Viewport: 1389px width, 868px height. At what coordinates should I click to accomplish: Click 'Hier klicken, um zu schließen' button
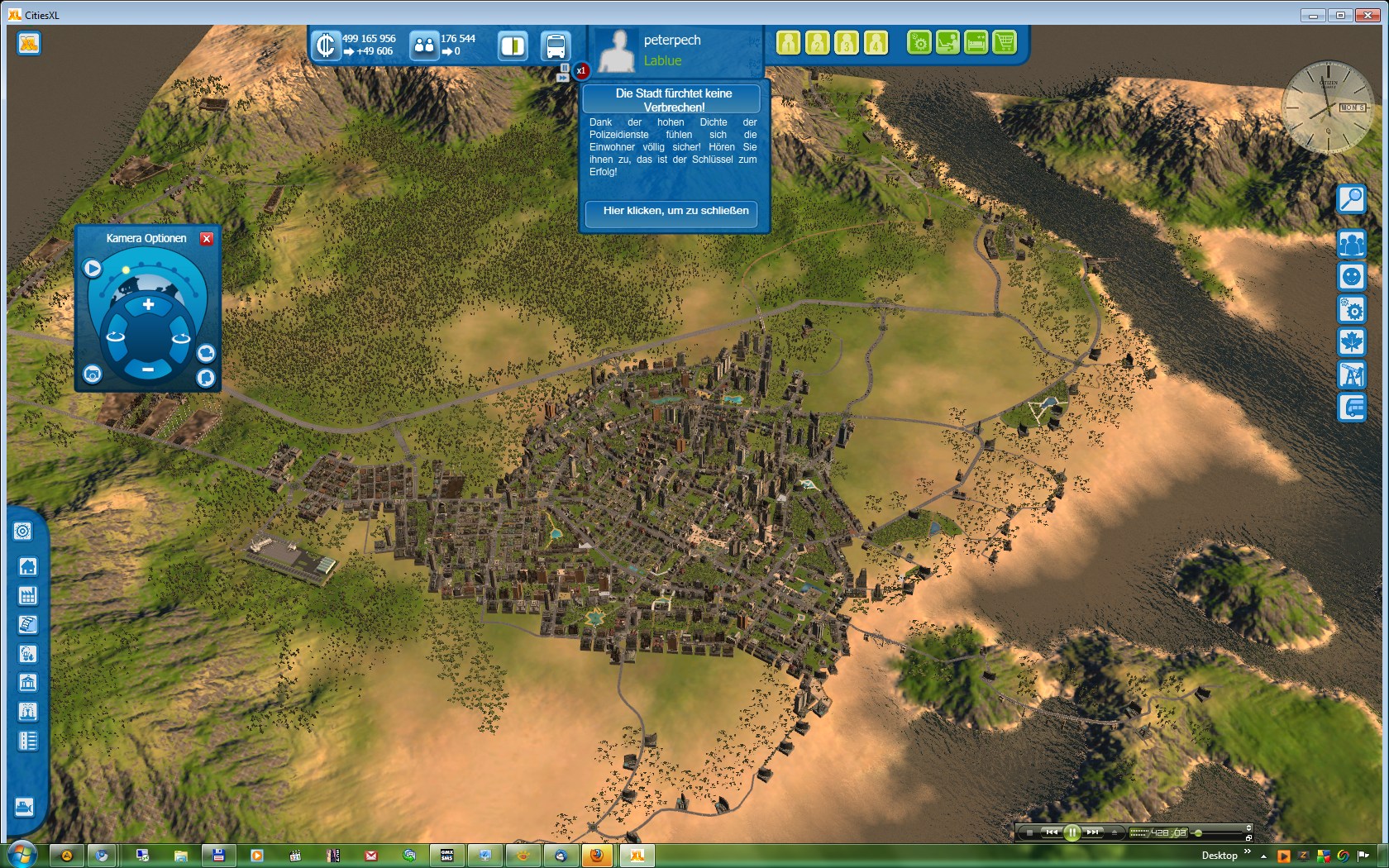675,211
